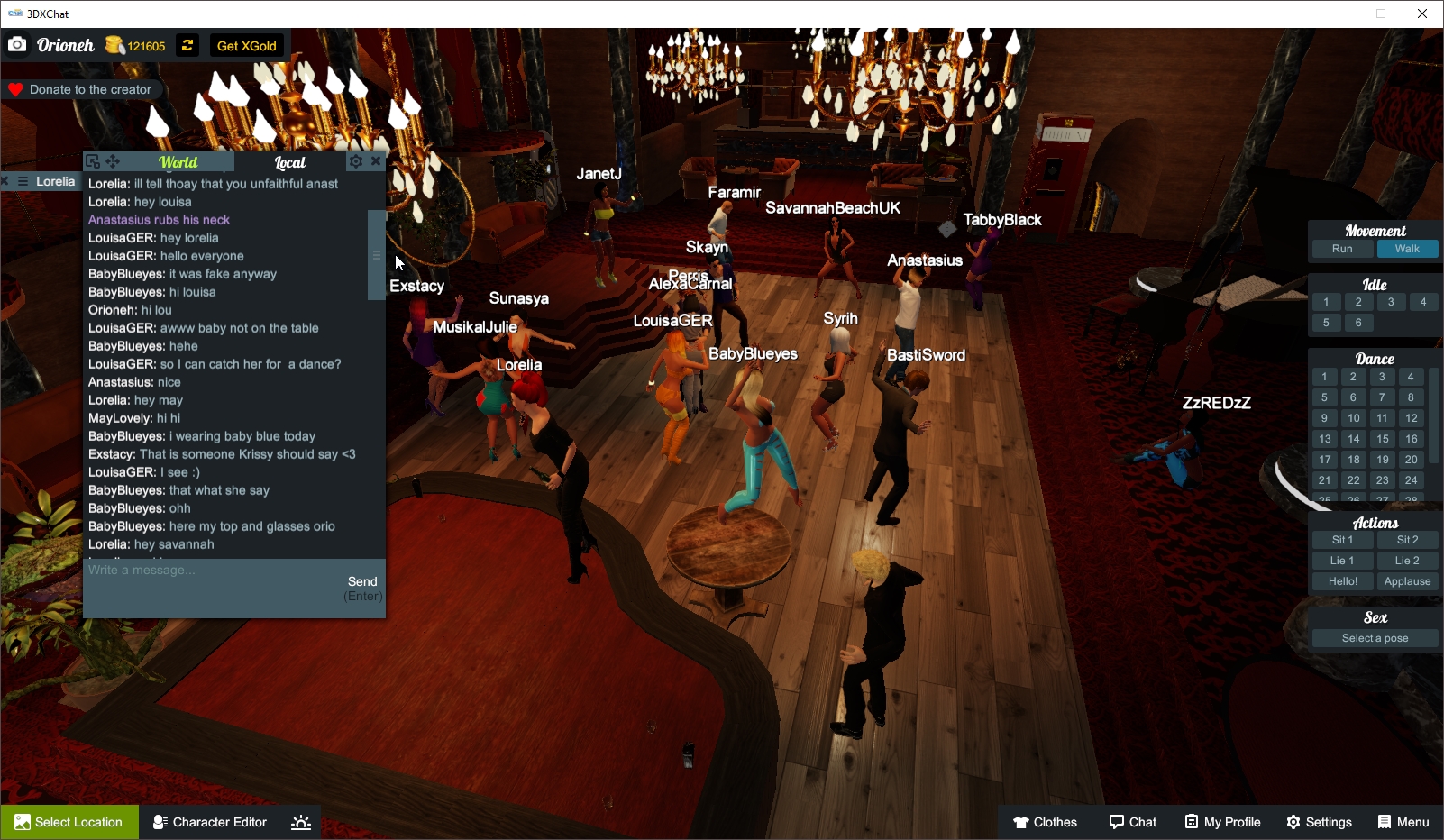Click the Get XGold button
This screenshot has height=840, width=1444.
coord(245,45)
